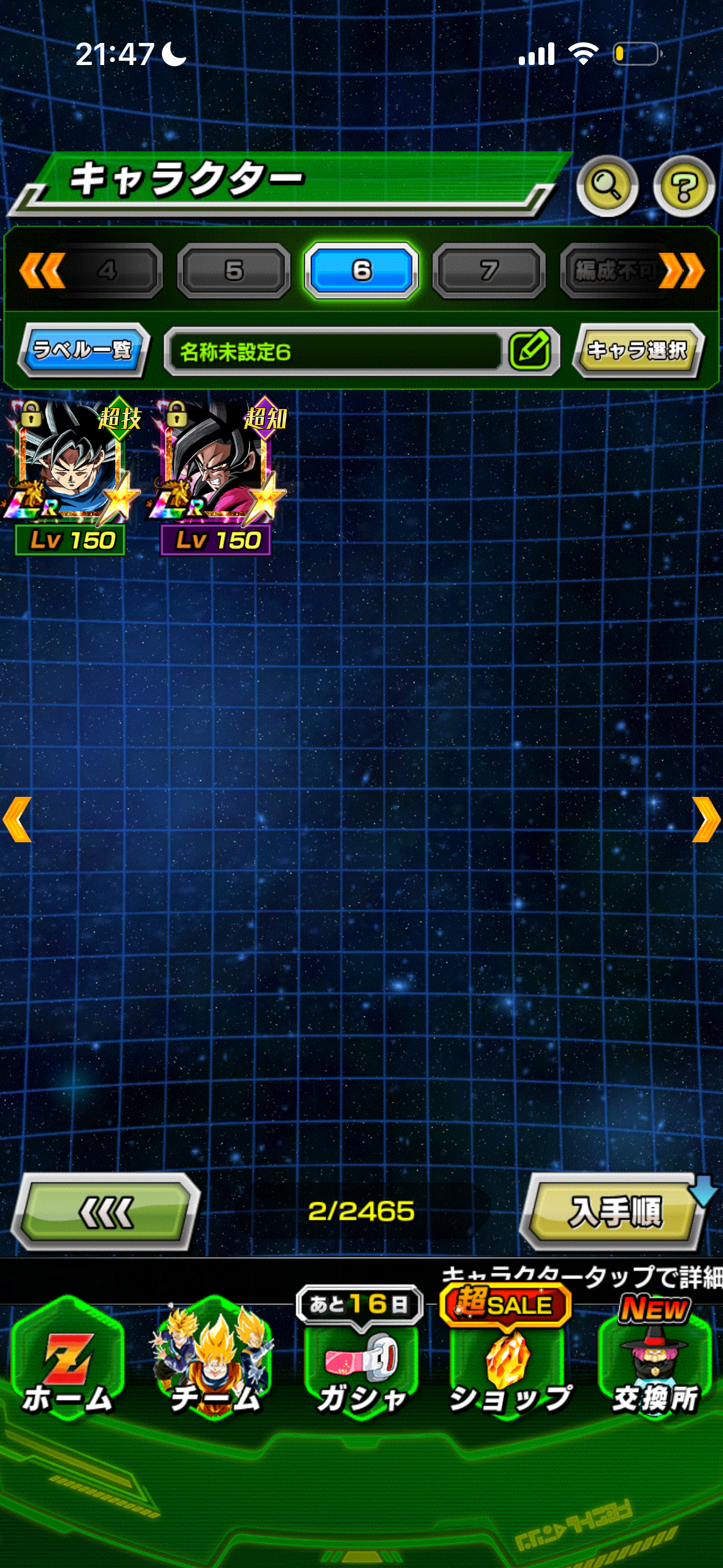Edit the label name with pencil icon
Image resolution: width=723 pixels, height=1568 pixels.
click(530, 351)
